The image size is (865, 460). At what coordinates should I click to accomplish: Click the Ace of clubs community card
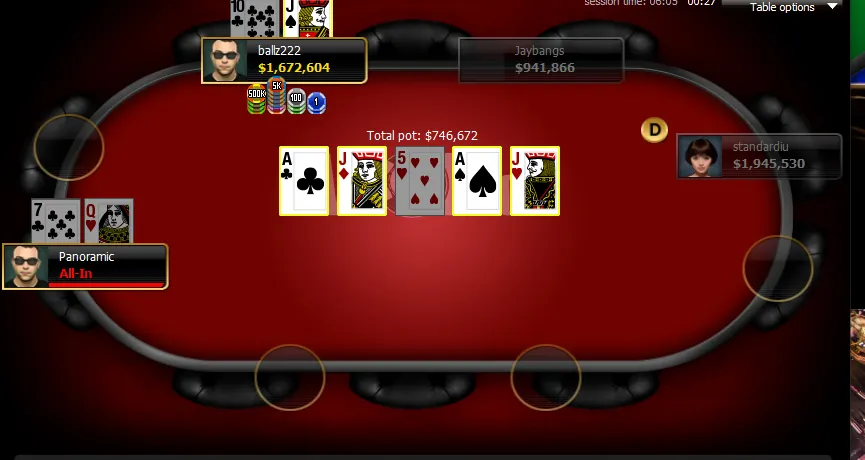tap(304, 181)
